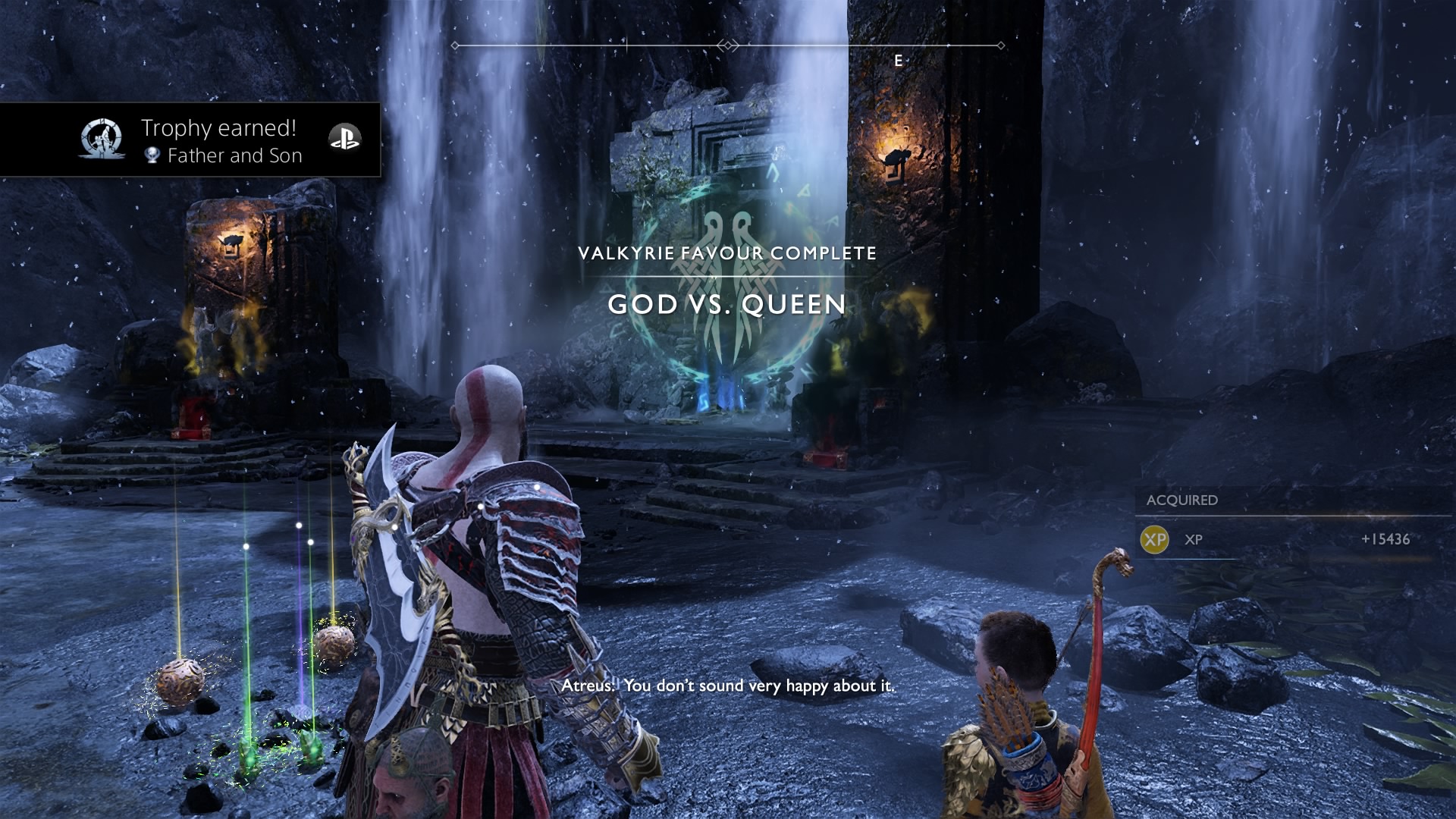Click the GOD VS. QUEEN title text
This screenshot has height=819, width=1456.
click(728, 304)
